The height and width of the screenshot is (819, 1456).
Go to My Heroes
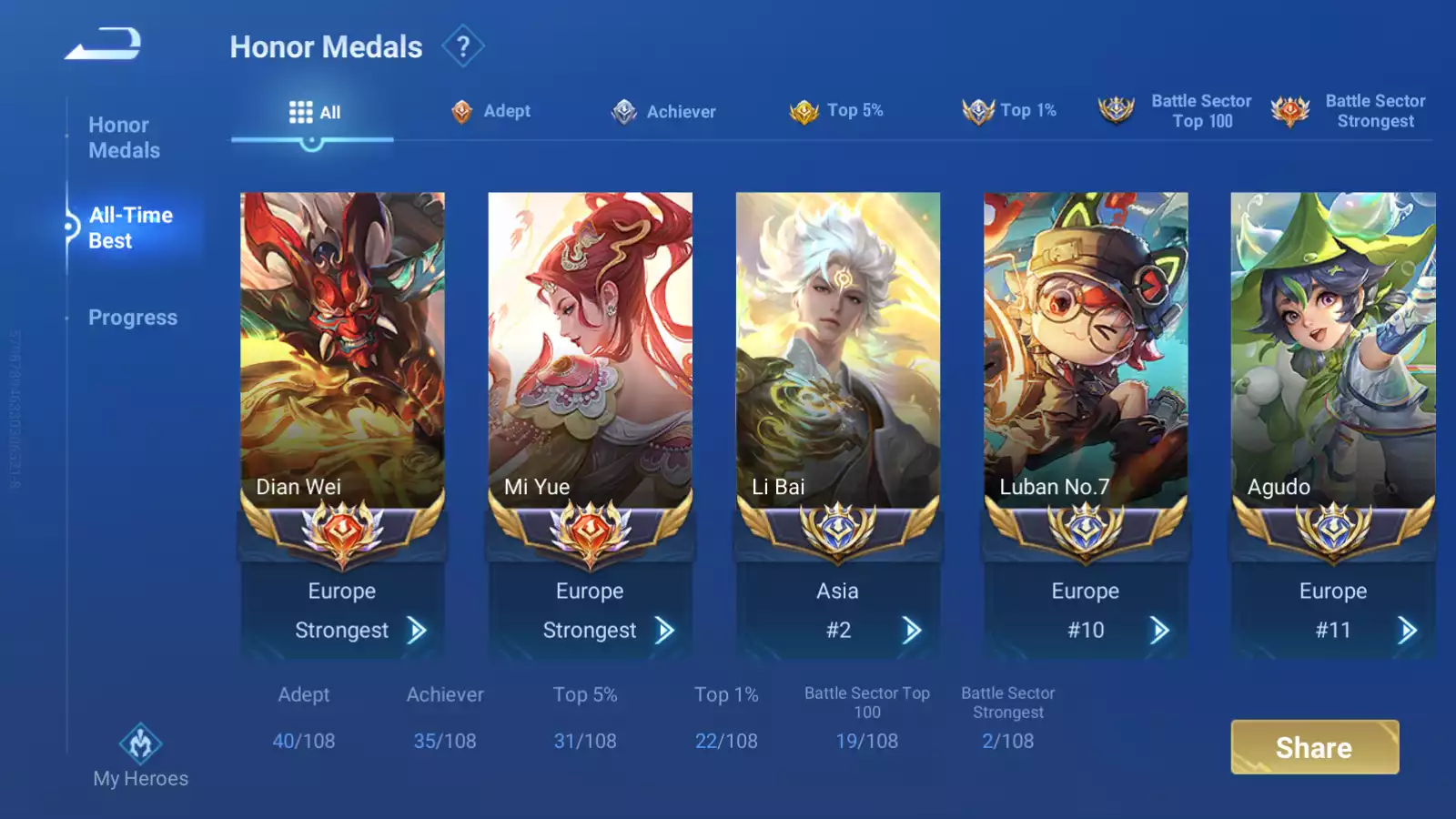[x=140, y=755]
